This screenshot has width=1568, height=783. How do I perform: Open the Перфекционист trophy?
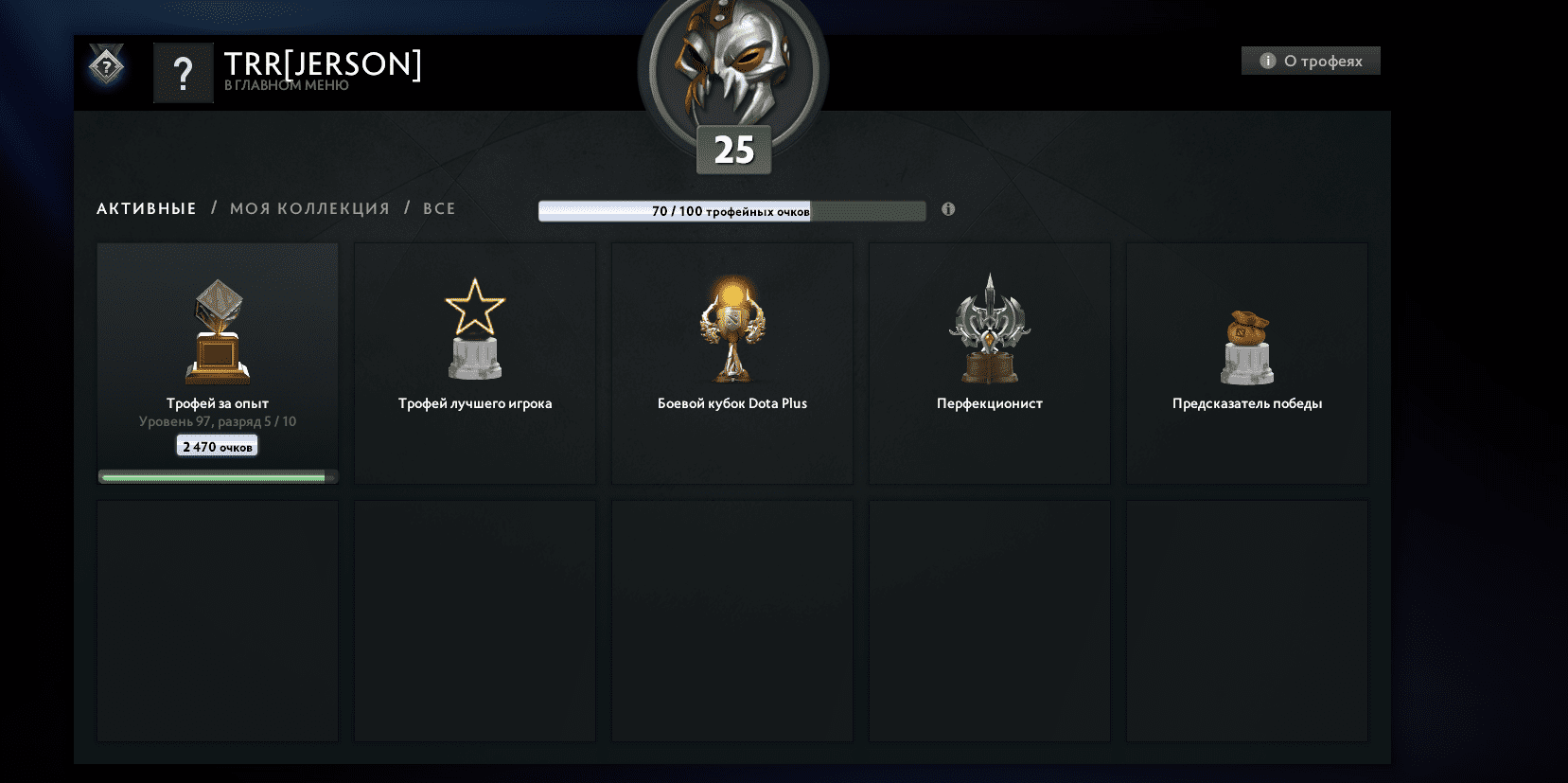989,327
